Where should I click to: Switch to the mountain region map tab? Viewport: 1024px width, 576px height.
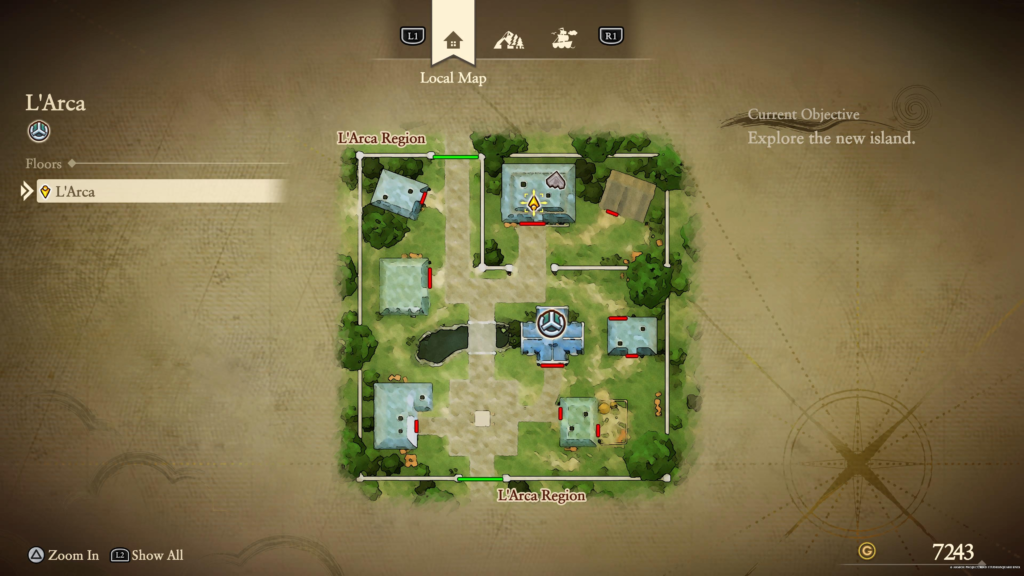(x=509, y=40)
